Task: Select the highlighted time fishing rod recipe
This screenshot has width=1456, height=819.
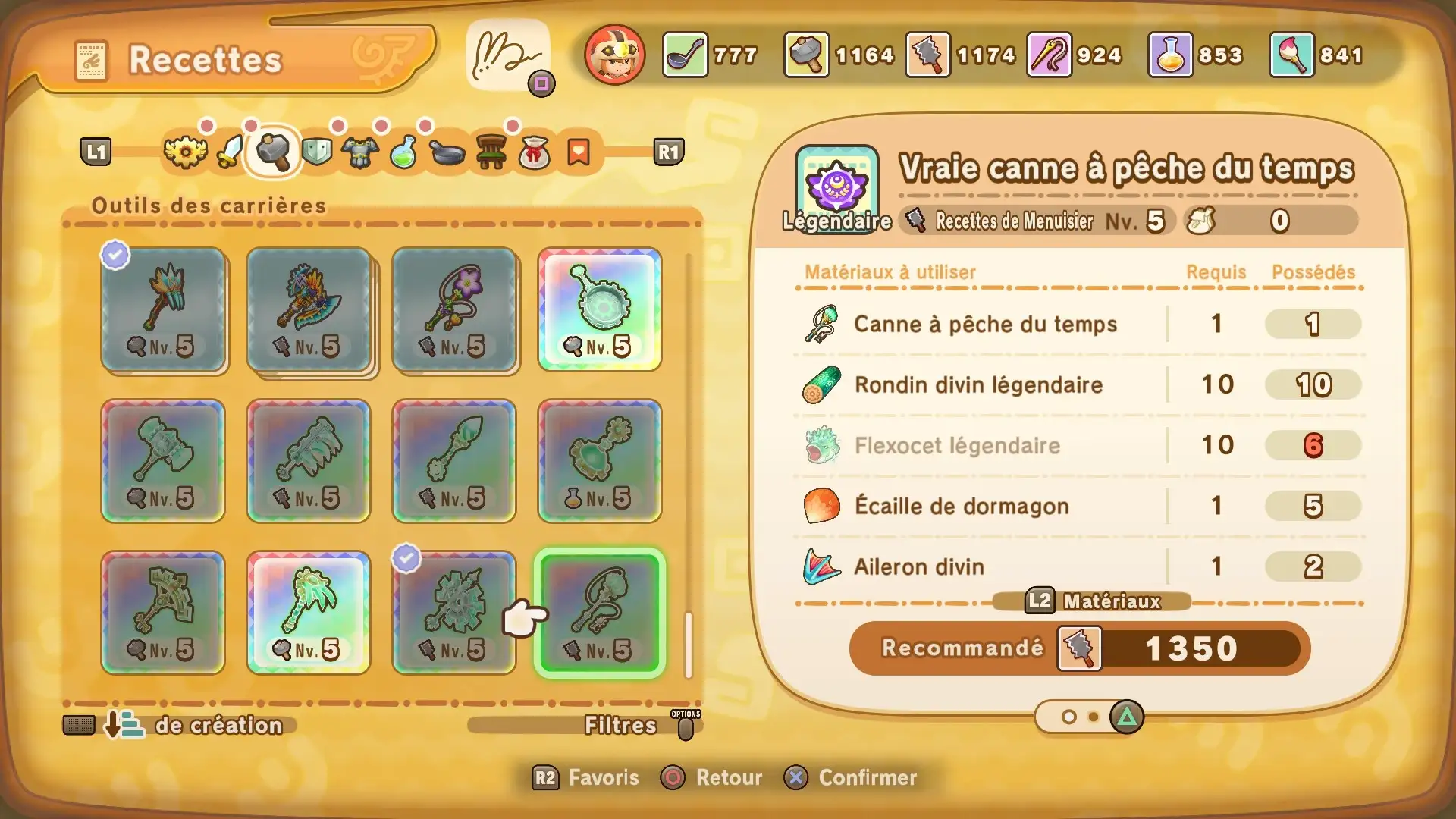Action: (x=600, y=613)
